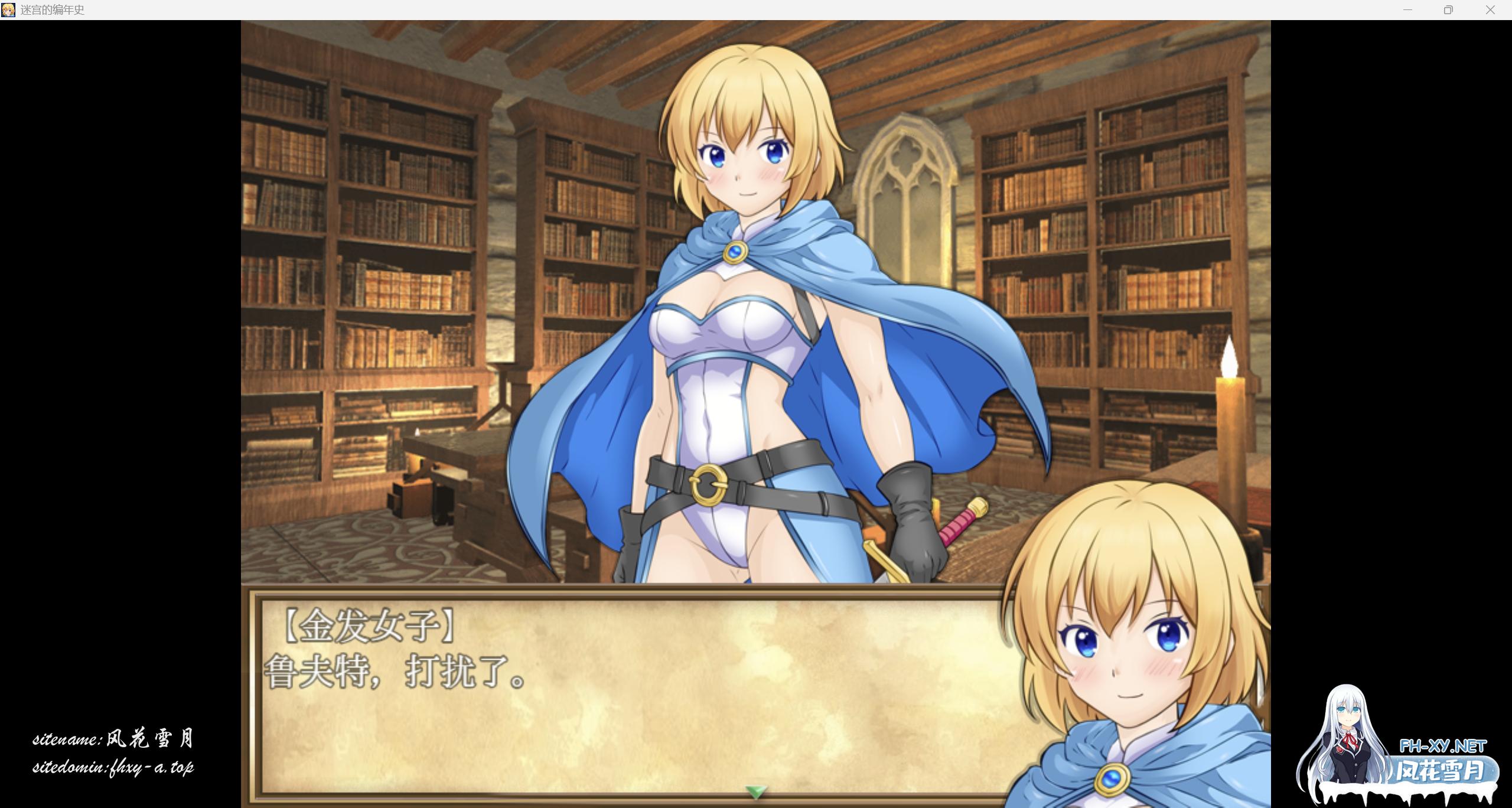Restore the game window size
1512x808 pixels.
pyautogui.click(x=1449, y=10)
